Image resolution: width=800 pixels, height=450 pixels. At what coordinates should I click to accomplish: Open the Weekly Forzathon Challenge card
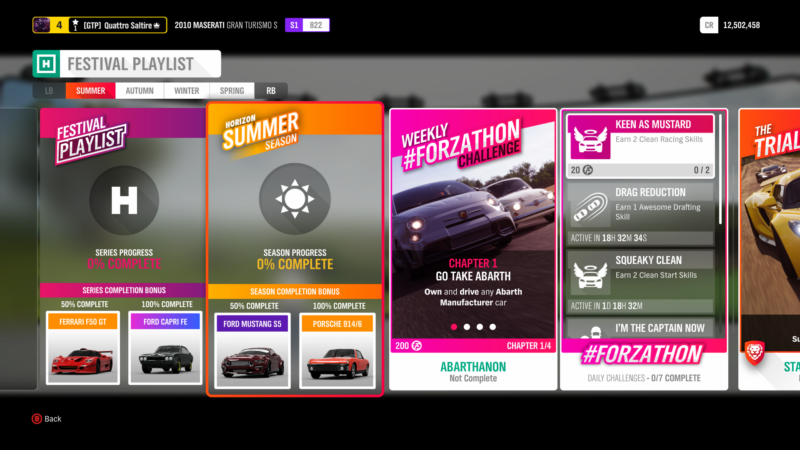pos(473,230)
